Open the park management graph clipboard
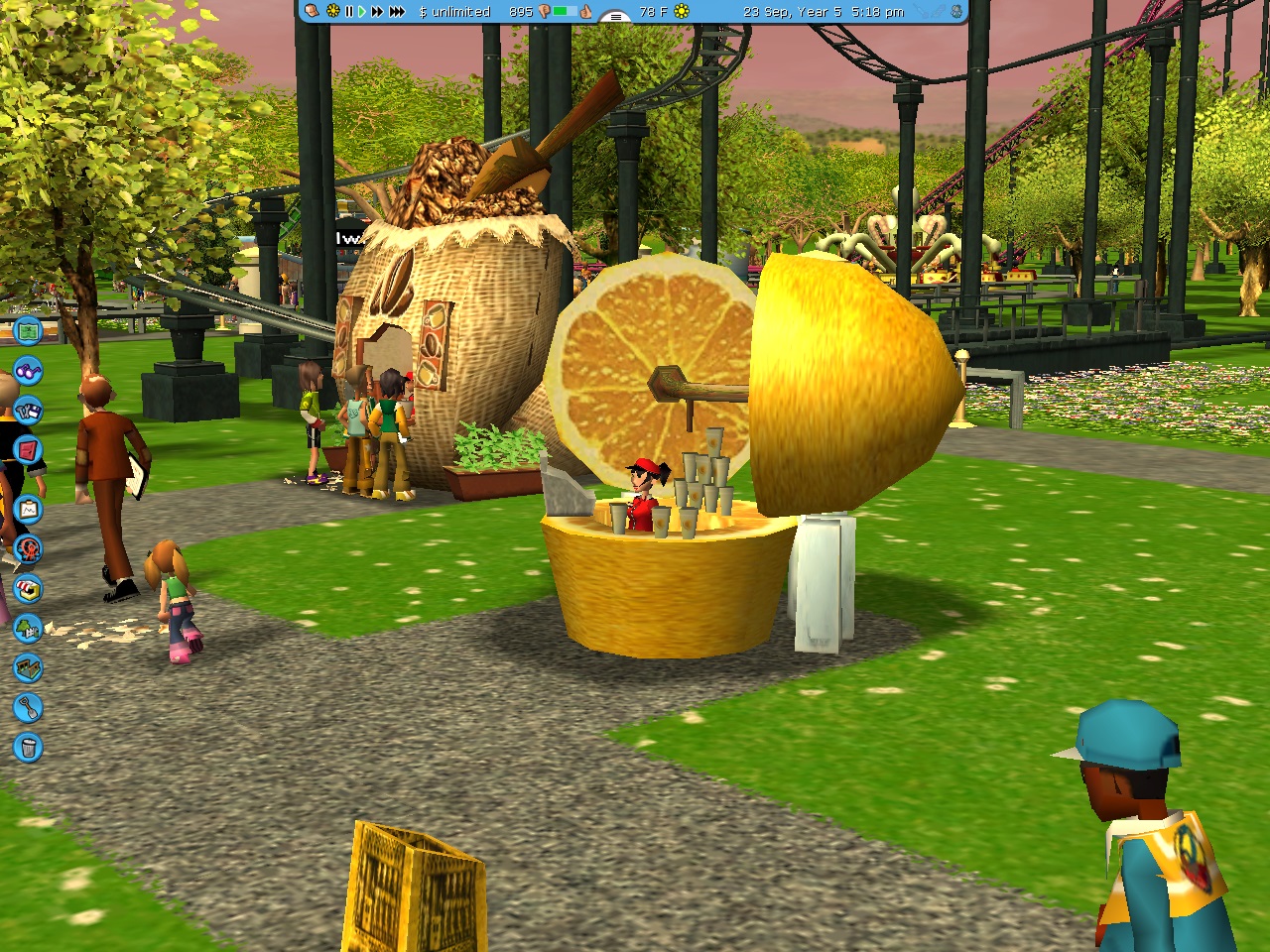 click(28, 510)
